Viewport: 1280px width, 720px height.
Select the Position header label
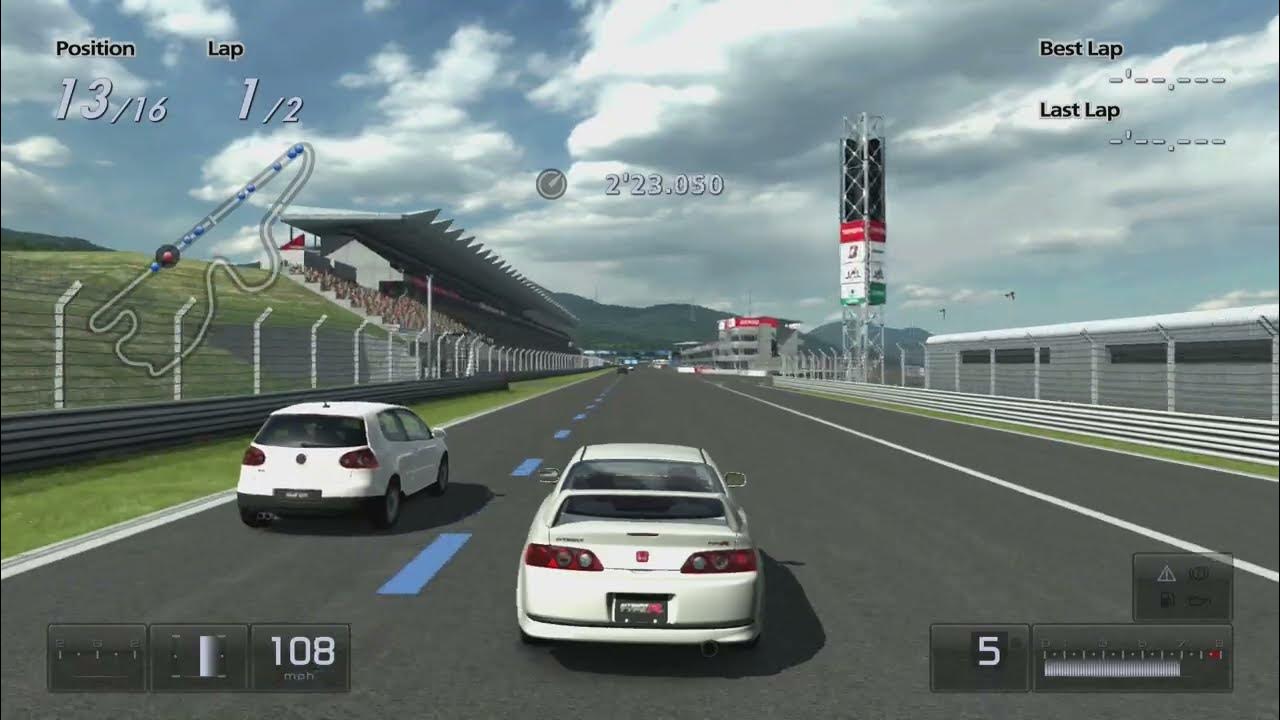coord(97,48)
